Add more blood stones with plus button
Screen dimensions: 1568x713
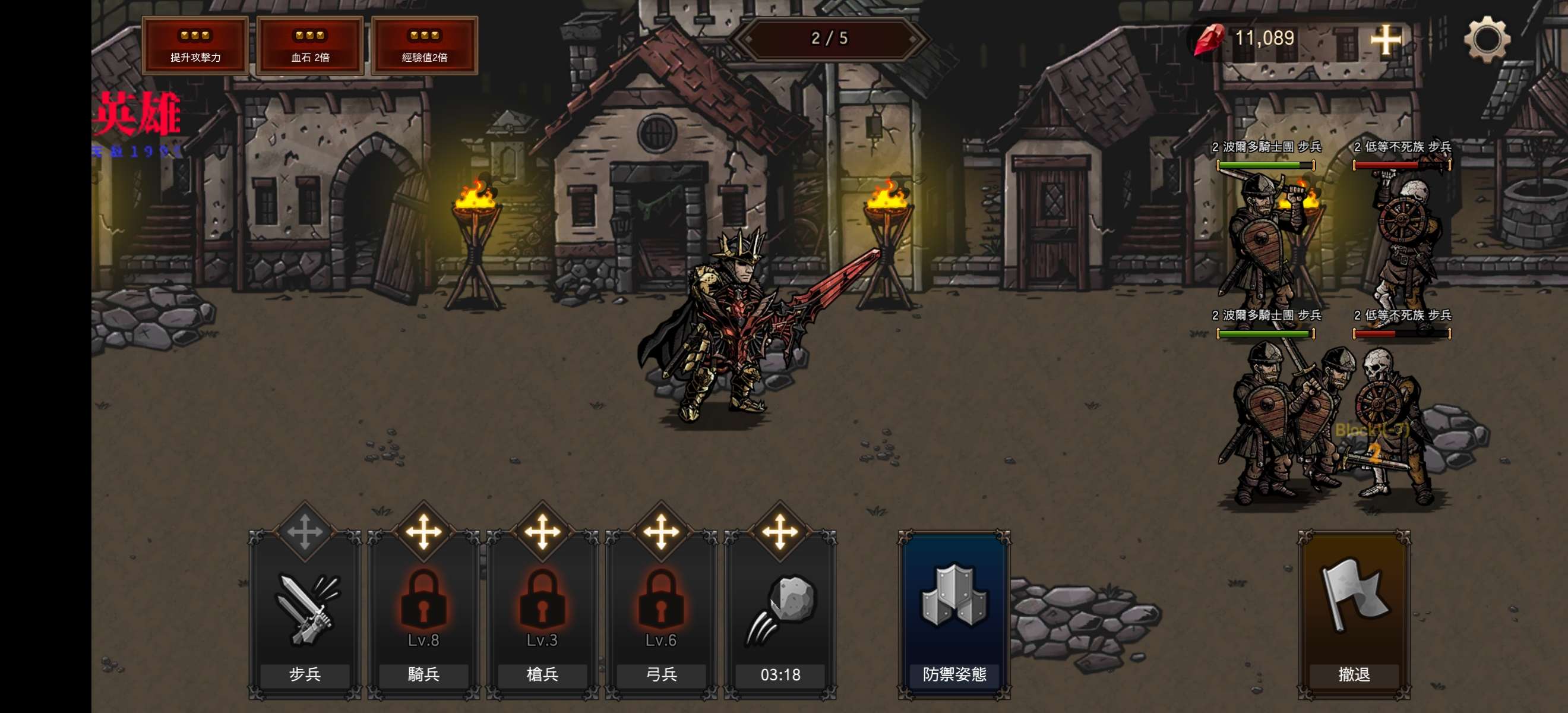tap(1386, 40)
